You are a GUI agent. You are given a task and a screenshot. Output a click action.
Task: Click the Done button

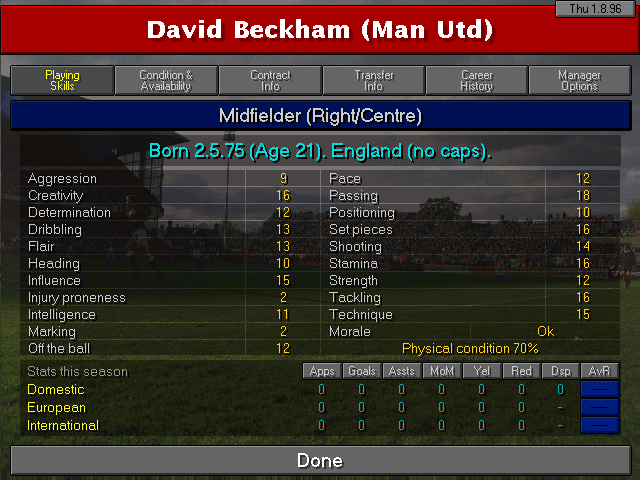320,461
